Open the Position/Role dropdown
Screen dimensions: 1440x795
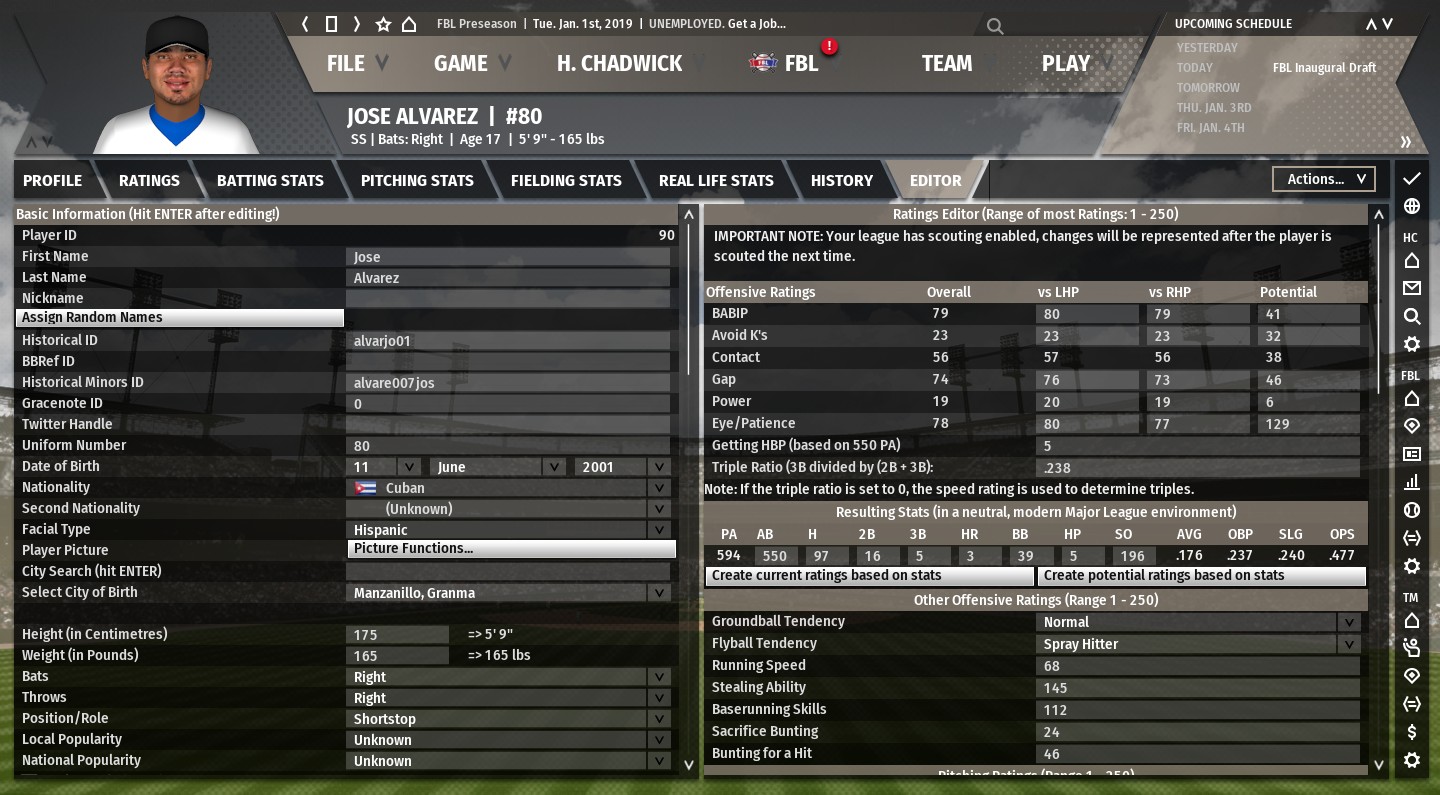(510, 719)
